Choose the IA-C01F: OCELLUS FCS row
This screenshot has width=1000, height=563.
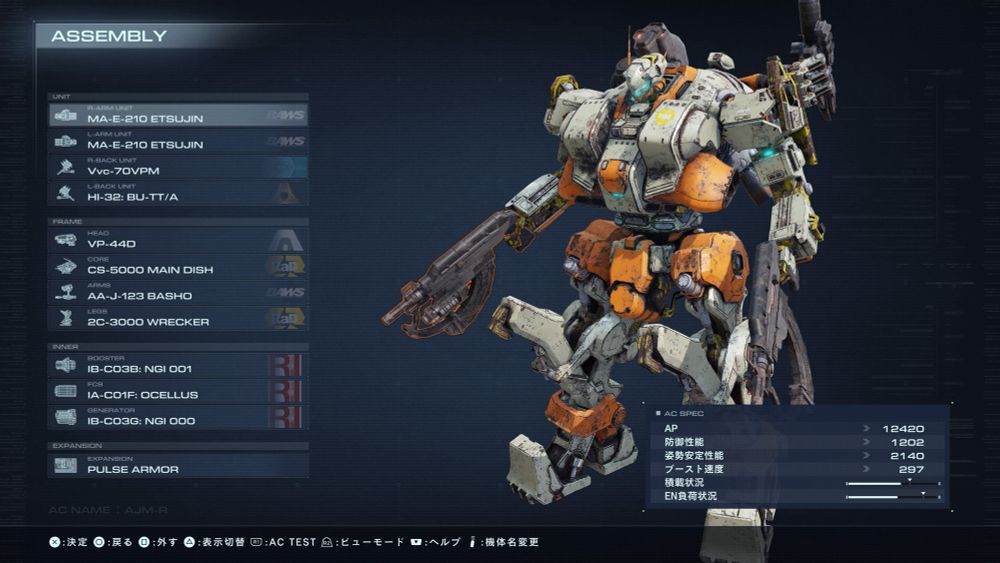pyautogui.click(x=178, y=391)
